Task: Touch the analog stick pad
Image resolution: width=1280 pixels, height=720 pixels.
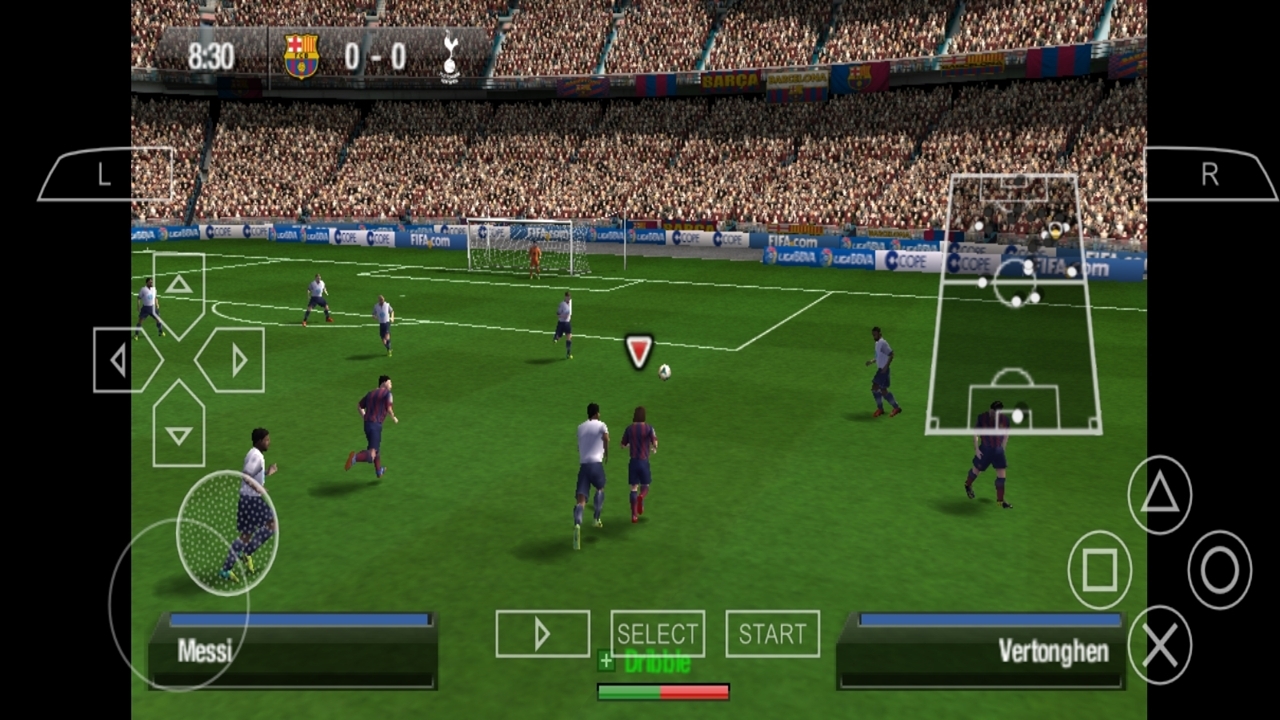Action: (x=227, y=533)
